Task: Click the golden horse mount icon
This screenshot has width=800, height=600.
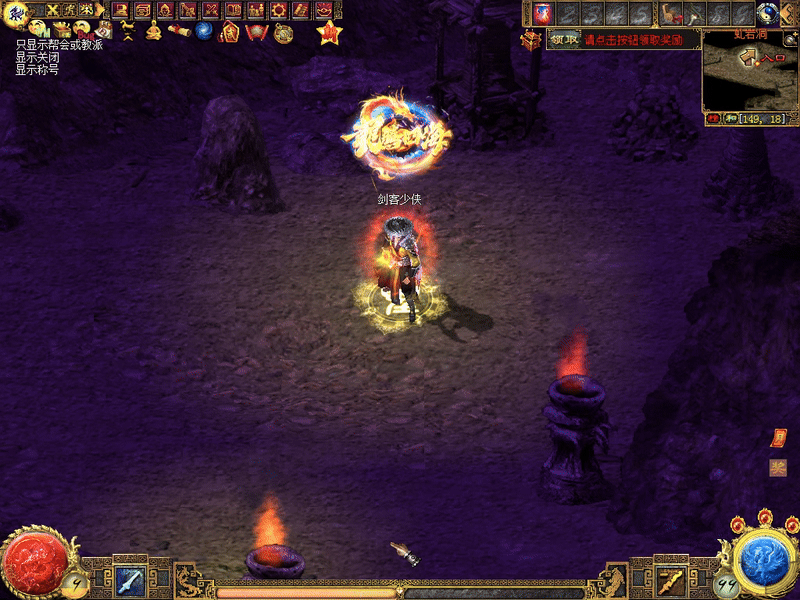Action: point(127,31)
